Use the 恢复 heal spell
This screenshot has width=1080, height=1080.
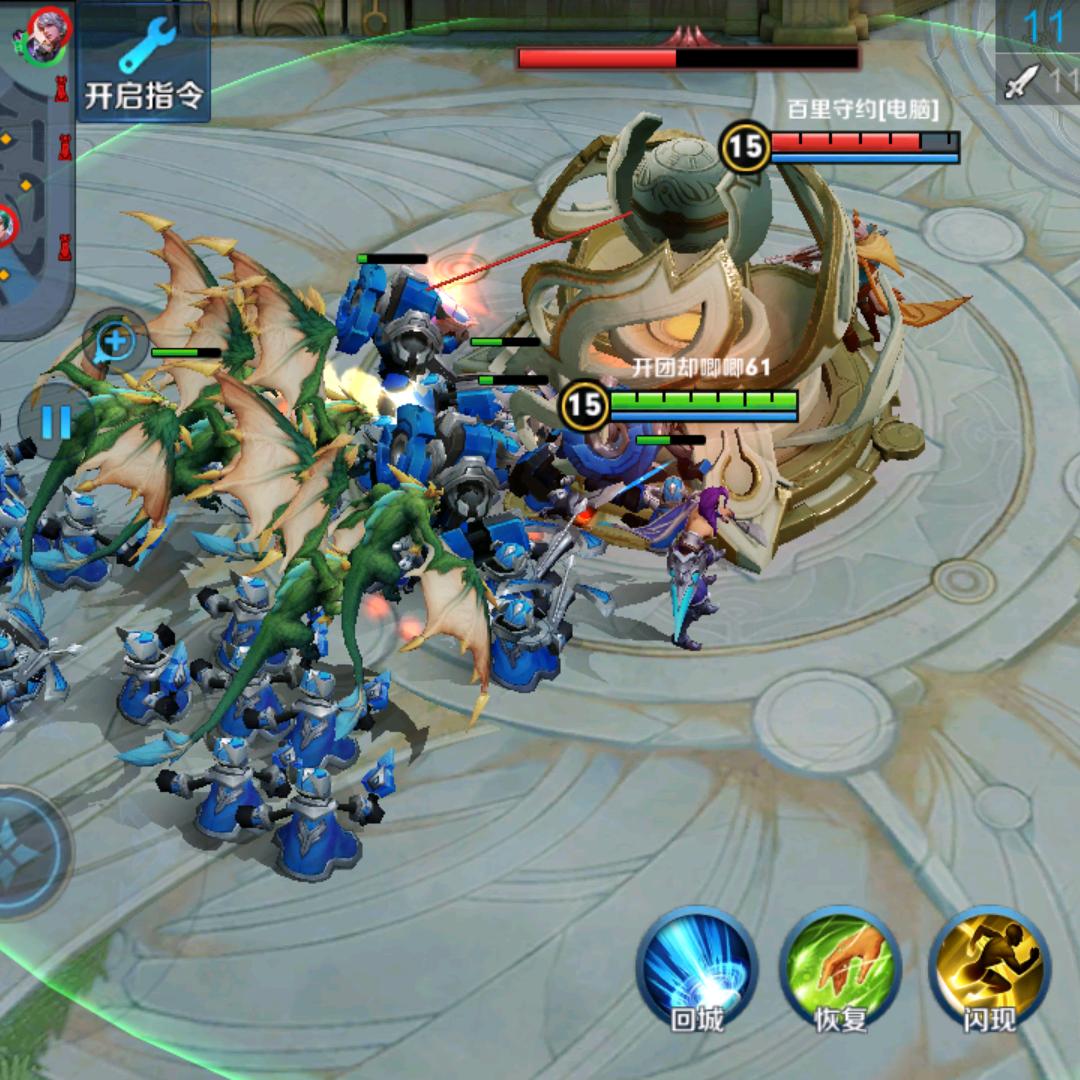click(x=840, y=966)
